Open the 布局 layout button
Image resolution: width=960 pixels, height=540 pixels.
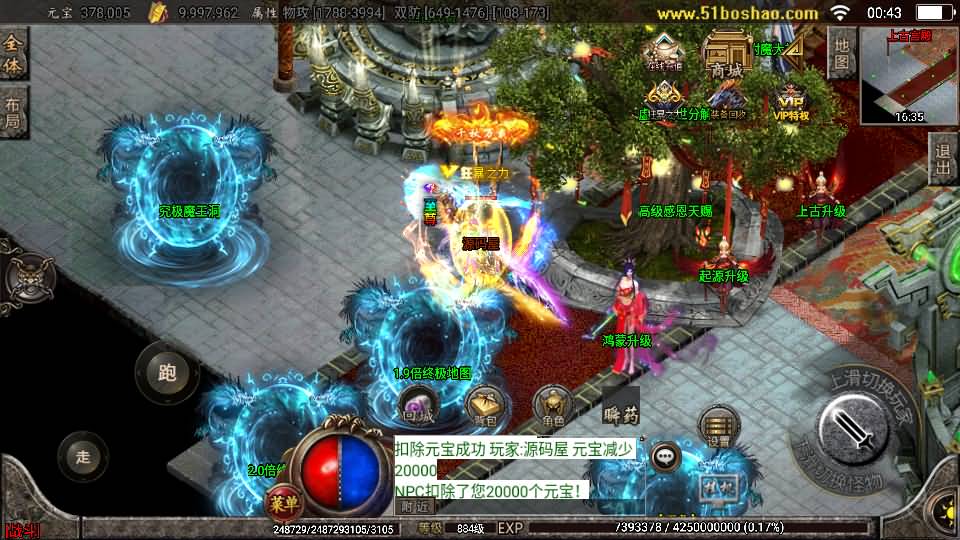14,112
